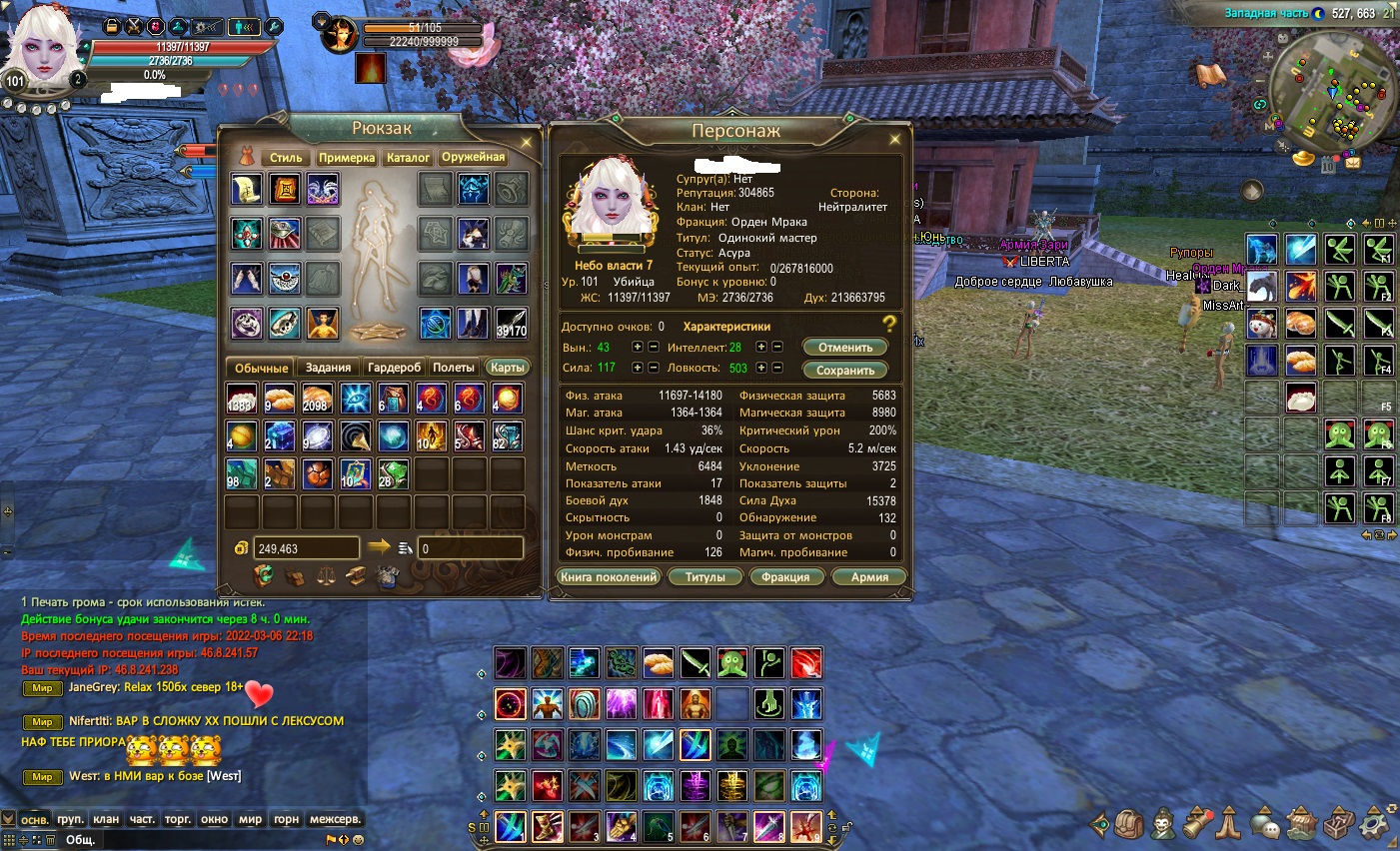
Task: Open the circular minimap
Action: pyautogui.click(x=1334, y=97)
